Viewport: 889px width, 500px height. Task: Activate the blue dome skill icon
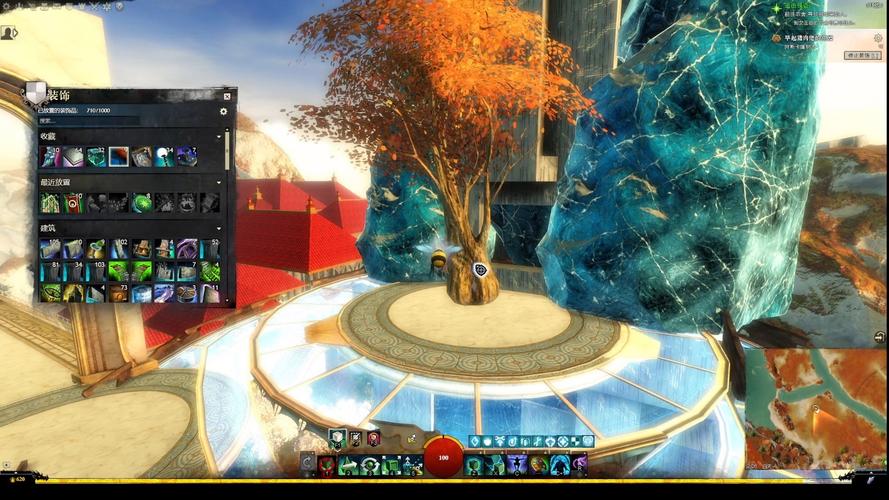click(560, 465)
